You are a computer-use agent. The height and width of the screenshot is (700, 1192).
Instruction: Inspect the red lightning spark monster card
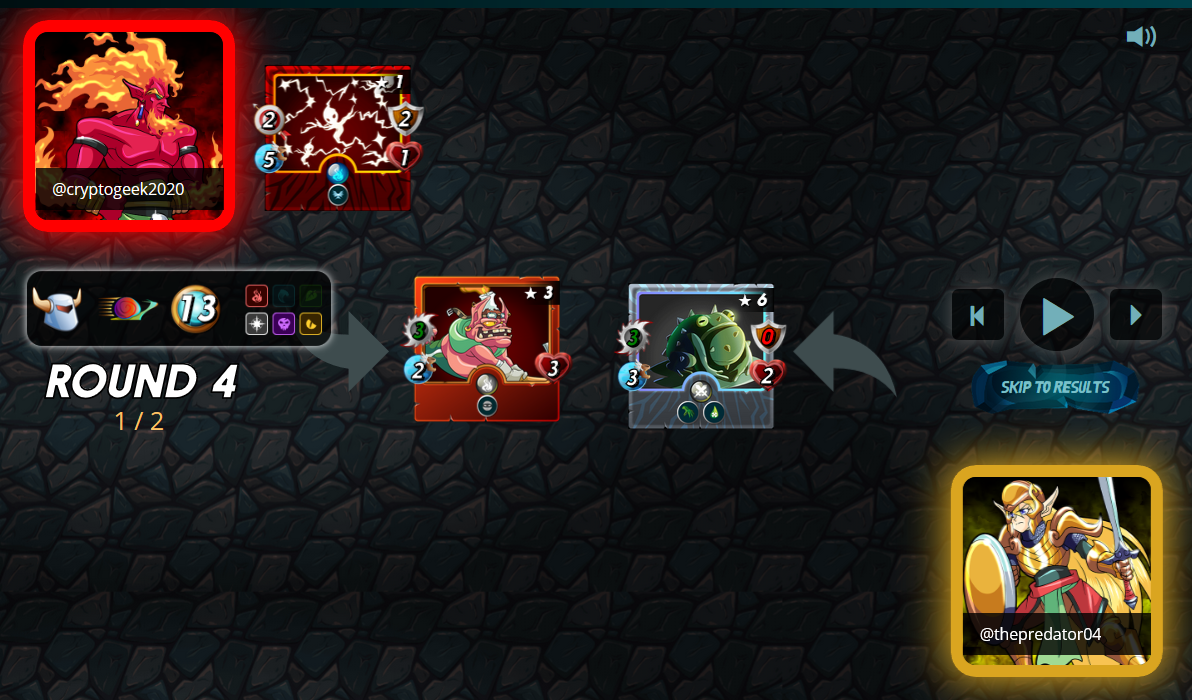(338, 138)
